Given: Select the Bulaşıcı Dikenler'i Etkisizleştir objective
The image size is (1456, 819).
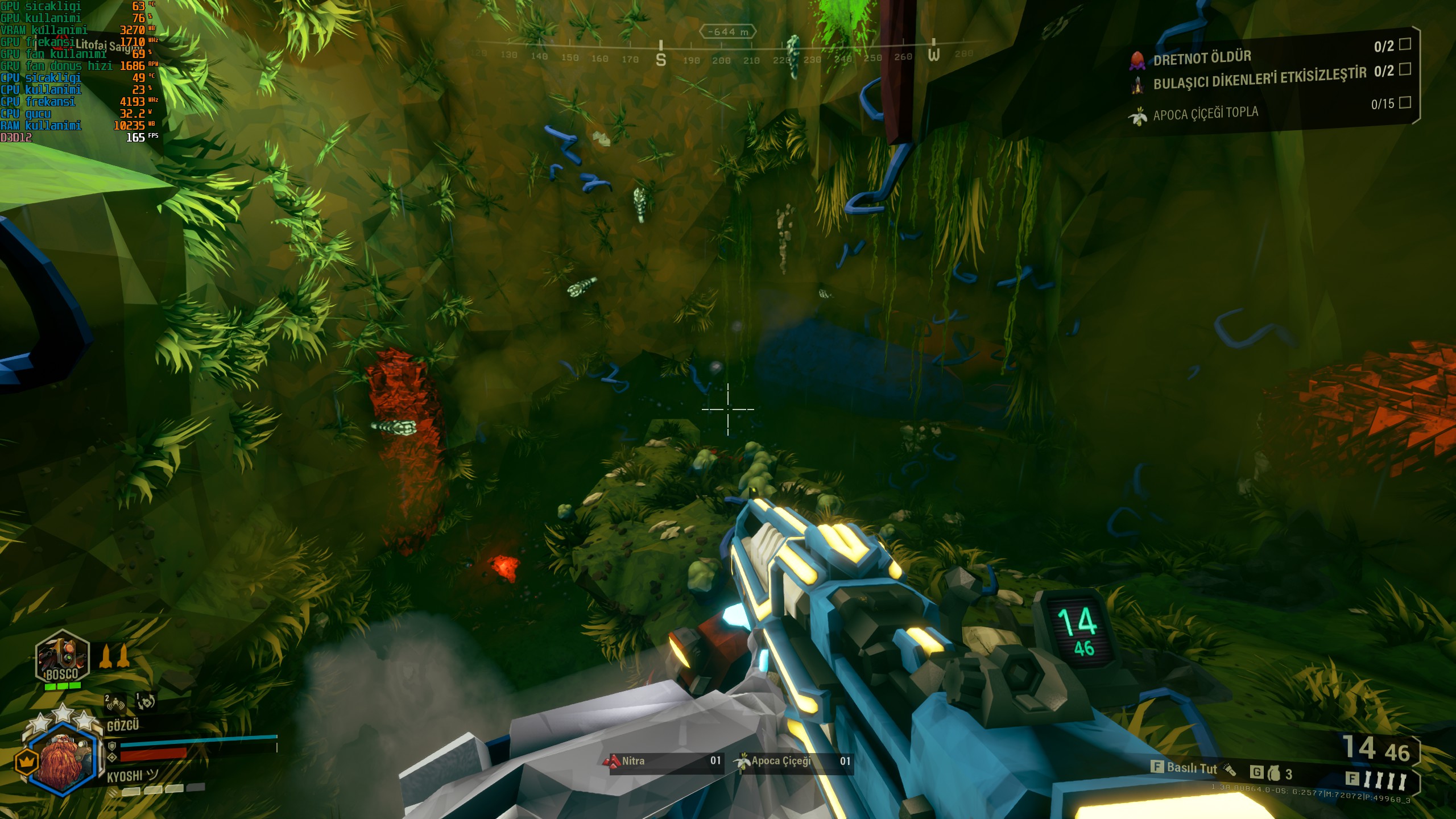Looking at the screenshot, I should (1259, 78).
